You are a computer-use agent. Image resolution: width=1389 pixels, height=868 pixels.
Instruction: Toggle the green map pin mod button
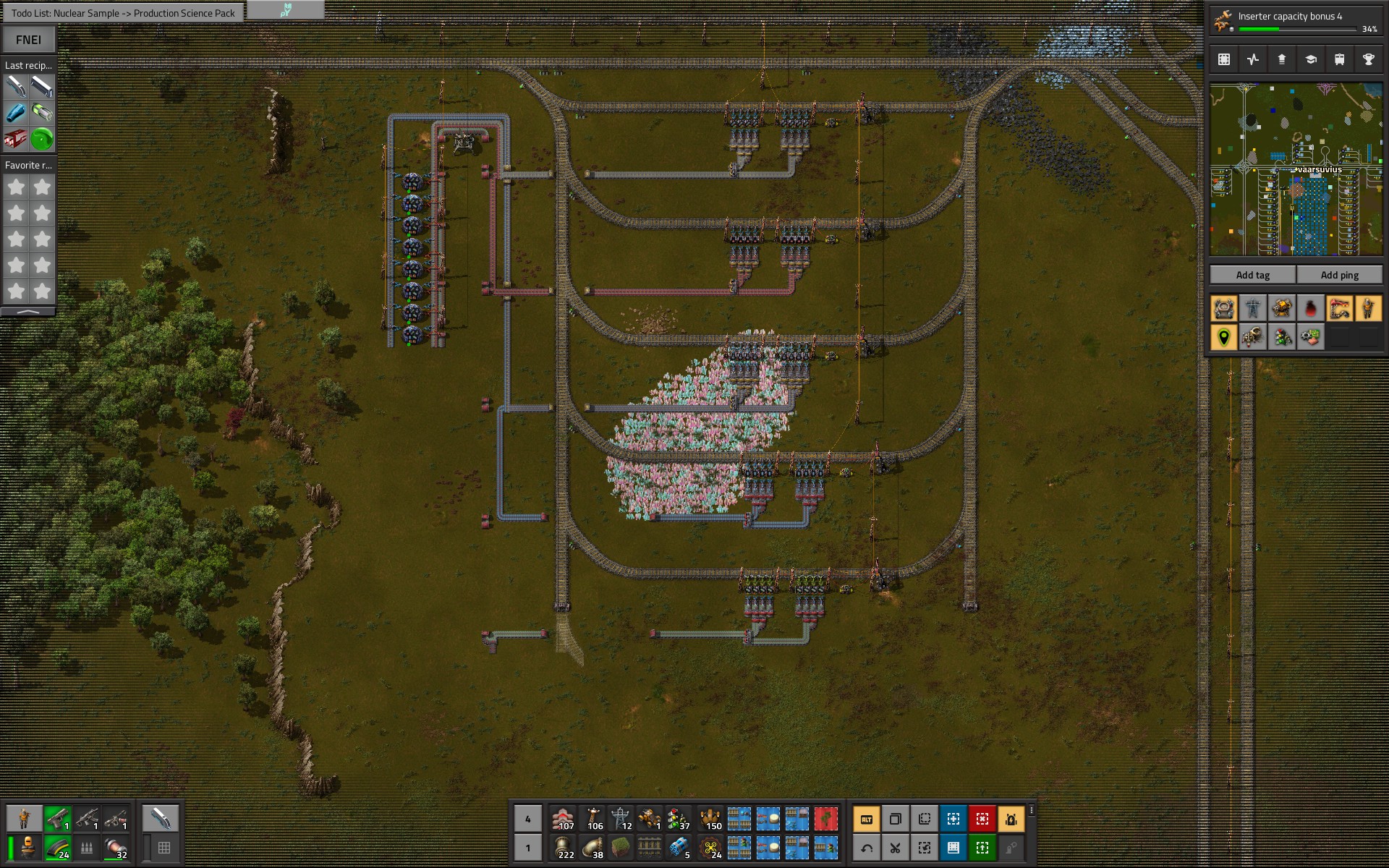[x=1224, y=337]
